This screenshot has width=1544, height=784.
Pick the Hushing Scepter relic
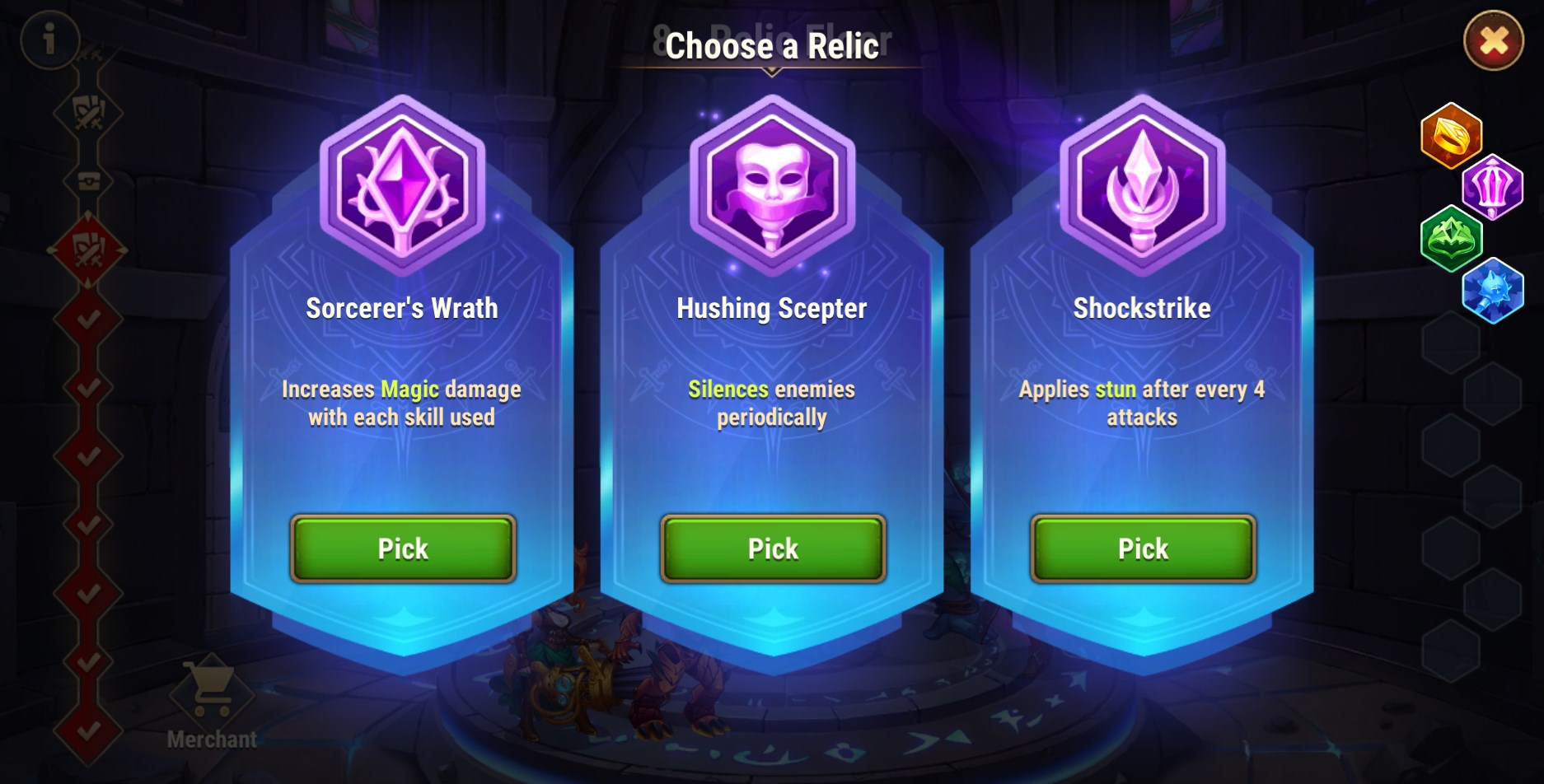[x=772, y=548]
